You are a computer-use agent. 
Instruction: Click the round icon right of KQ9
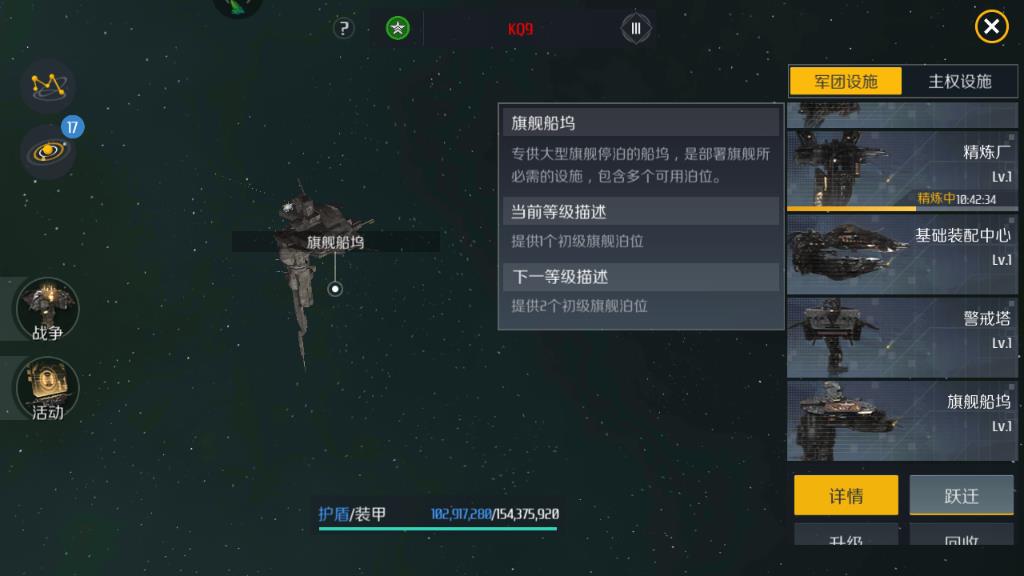click(x=636, y=28)
